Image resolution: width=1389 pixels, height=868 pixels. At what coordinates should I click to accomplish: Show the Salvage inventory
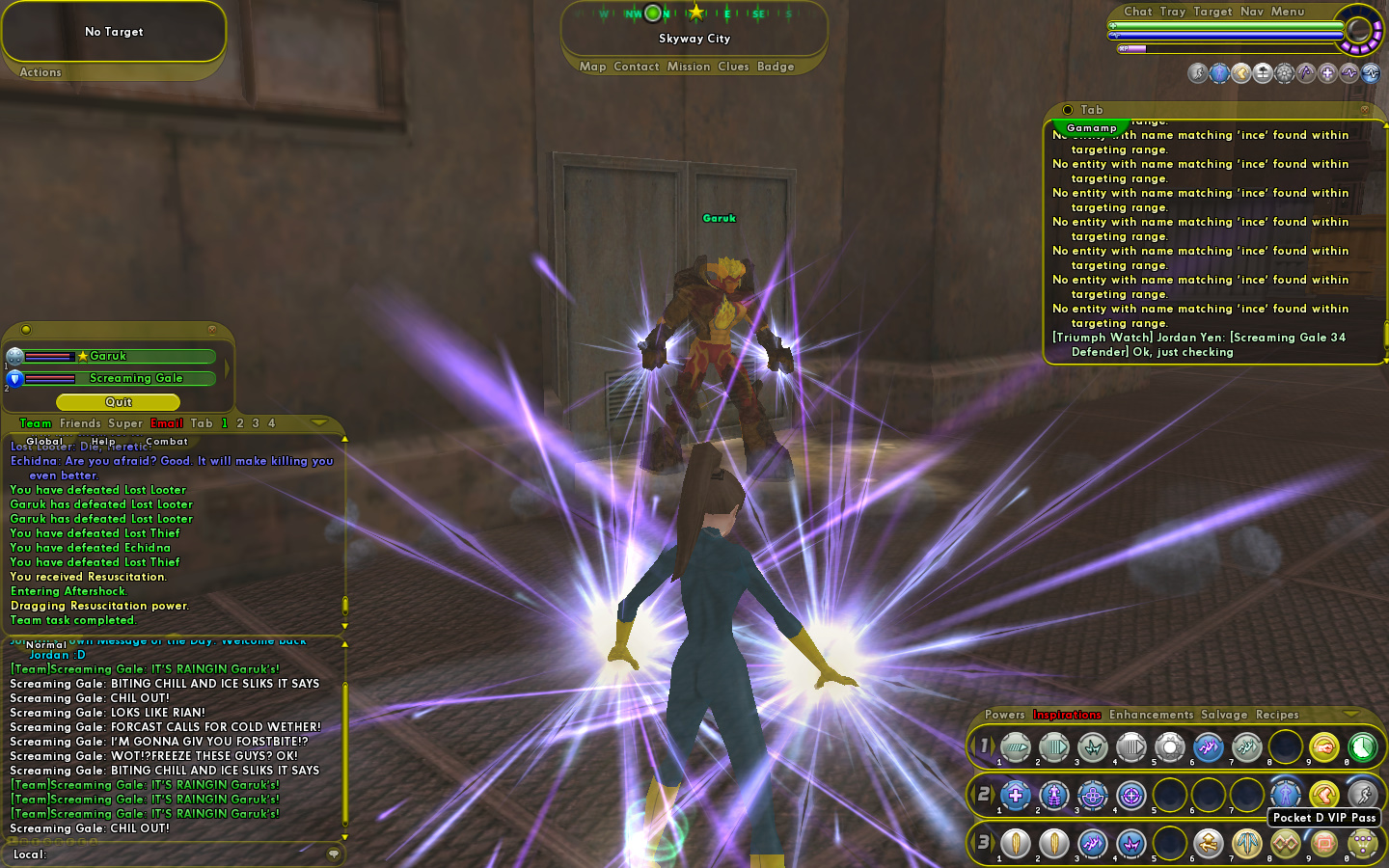coord(1224,715)
